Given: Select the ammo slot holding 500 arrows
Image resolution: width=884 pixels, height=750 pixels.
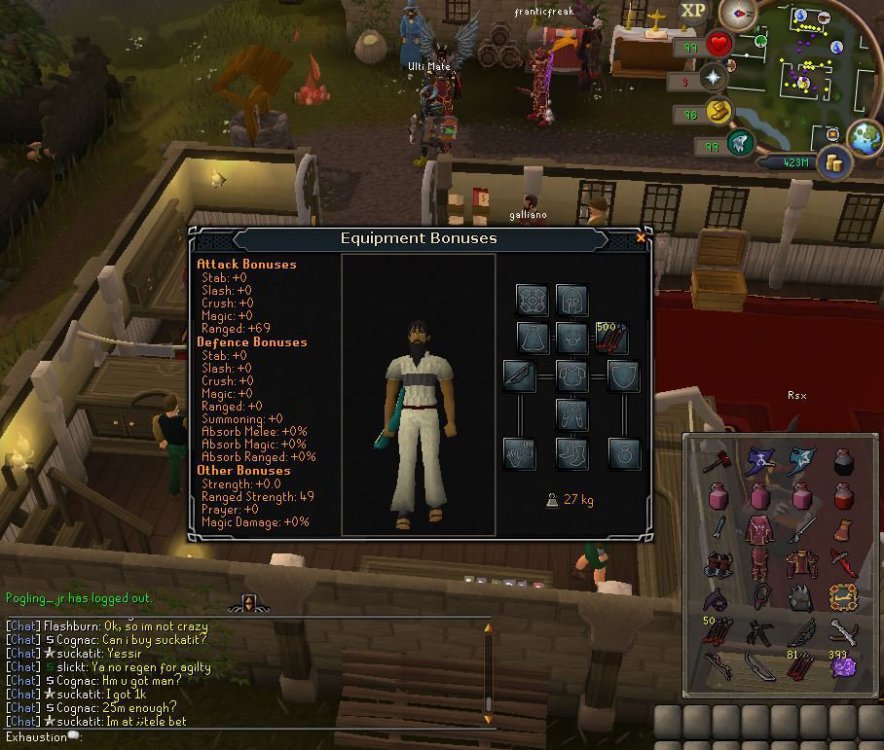Looking at the screenshot, I should point(612,338).
